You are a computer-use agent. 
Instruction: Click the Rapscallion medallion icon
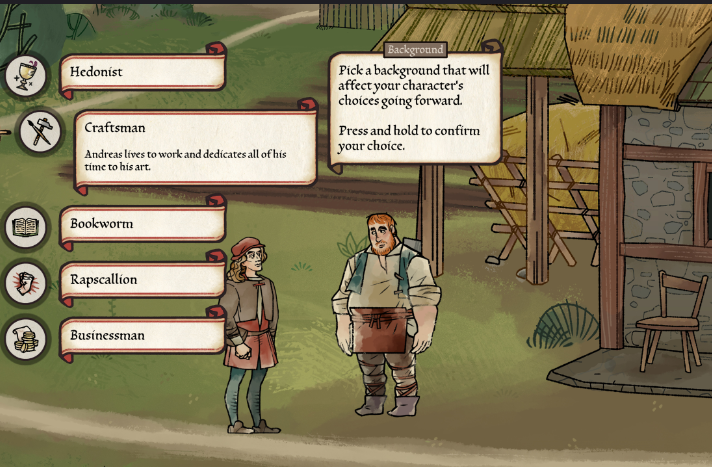[25, 283]
